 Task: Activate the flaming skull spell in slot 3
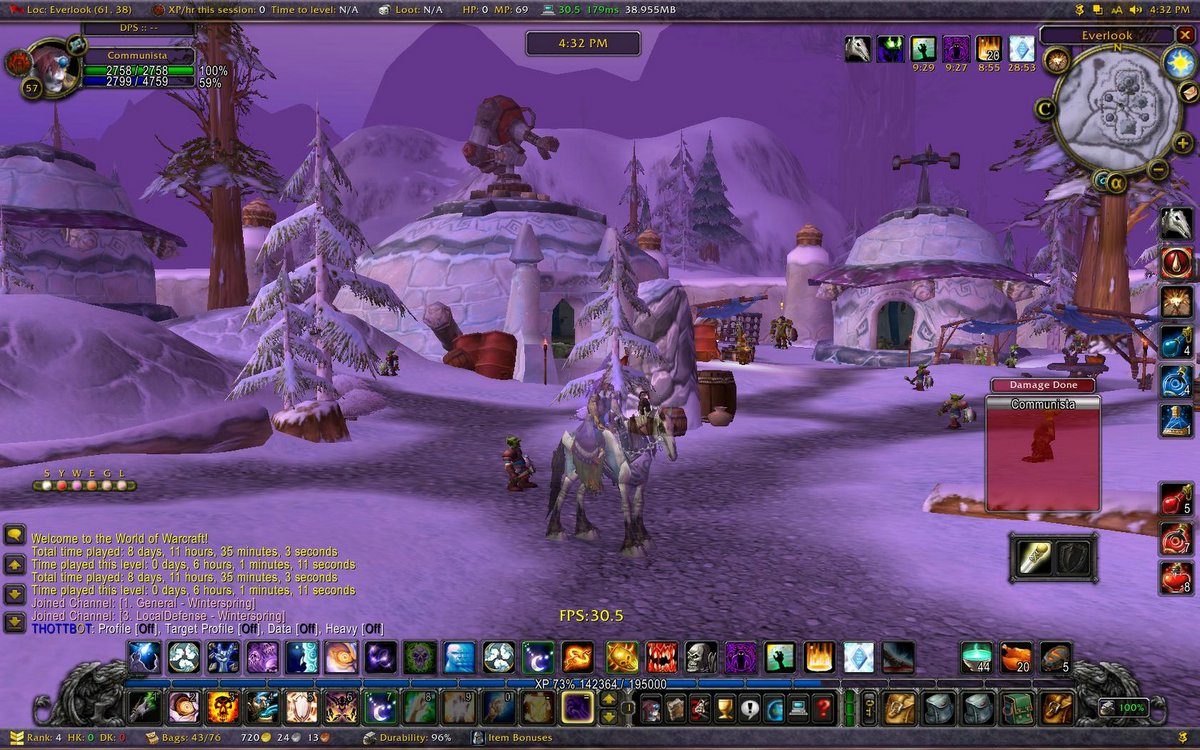pyautogui.click(x=222, y=707)
